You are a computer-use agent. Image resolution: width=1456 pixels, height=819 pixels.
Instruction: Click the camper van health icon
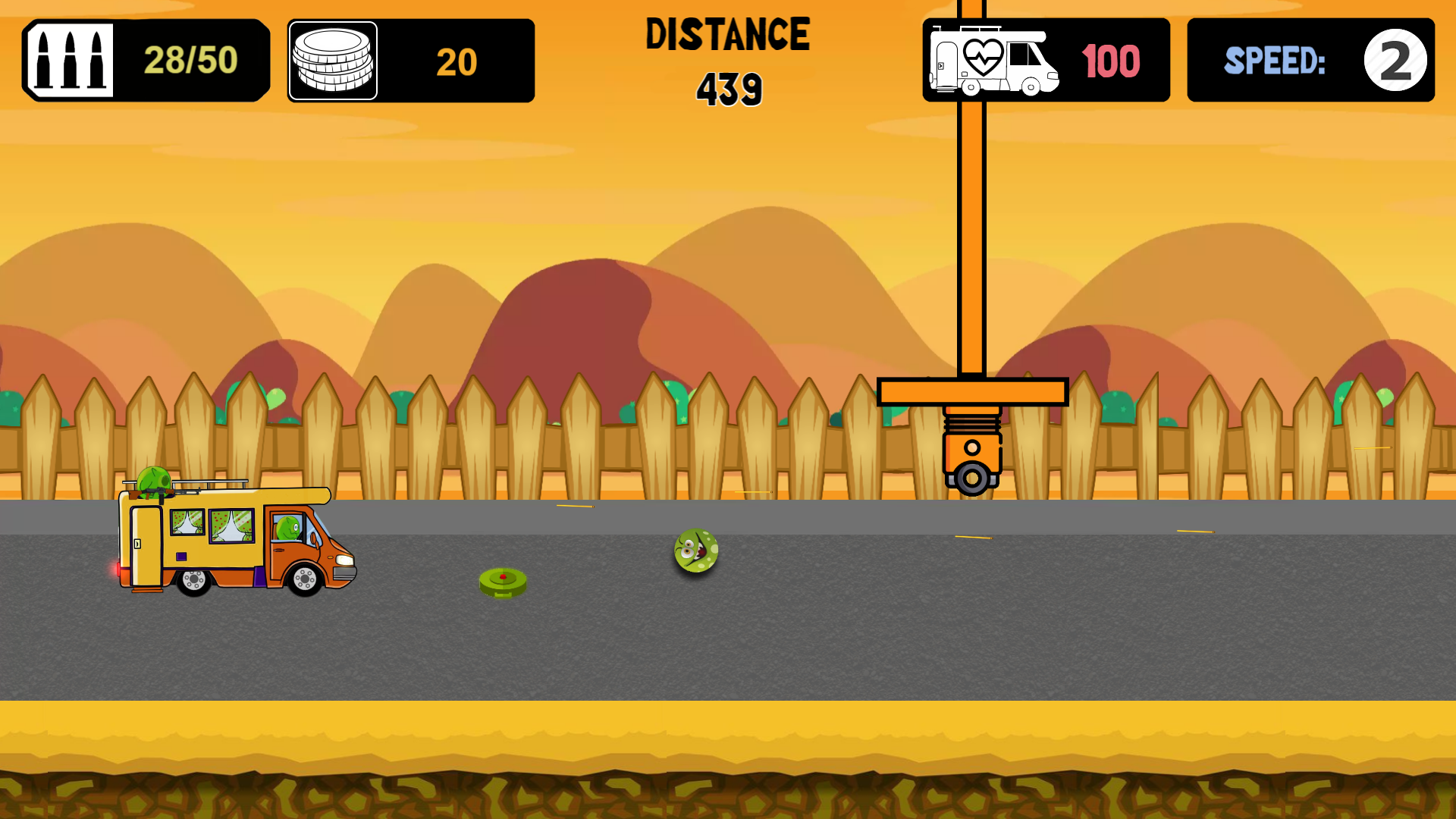coord(993,61)
